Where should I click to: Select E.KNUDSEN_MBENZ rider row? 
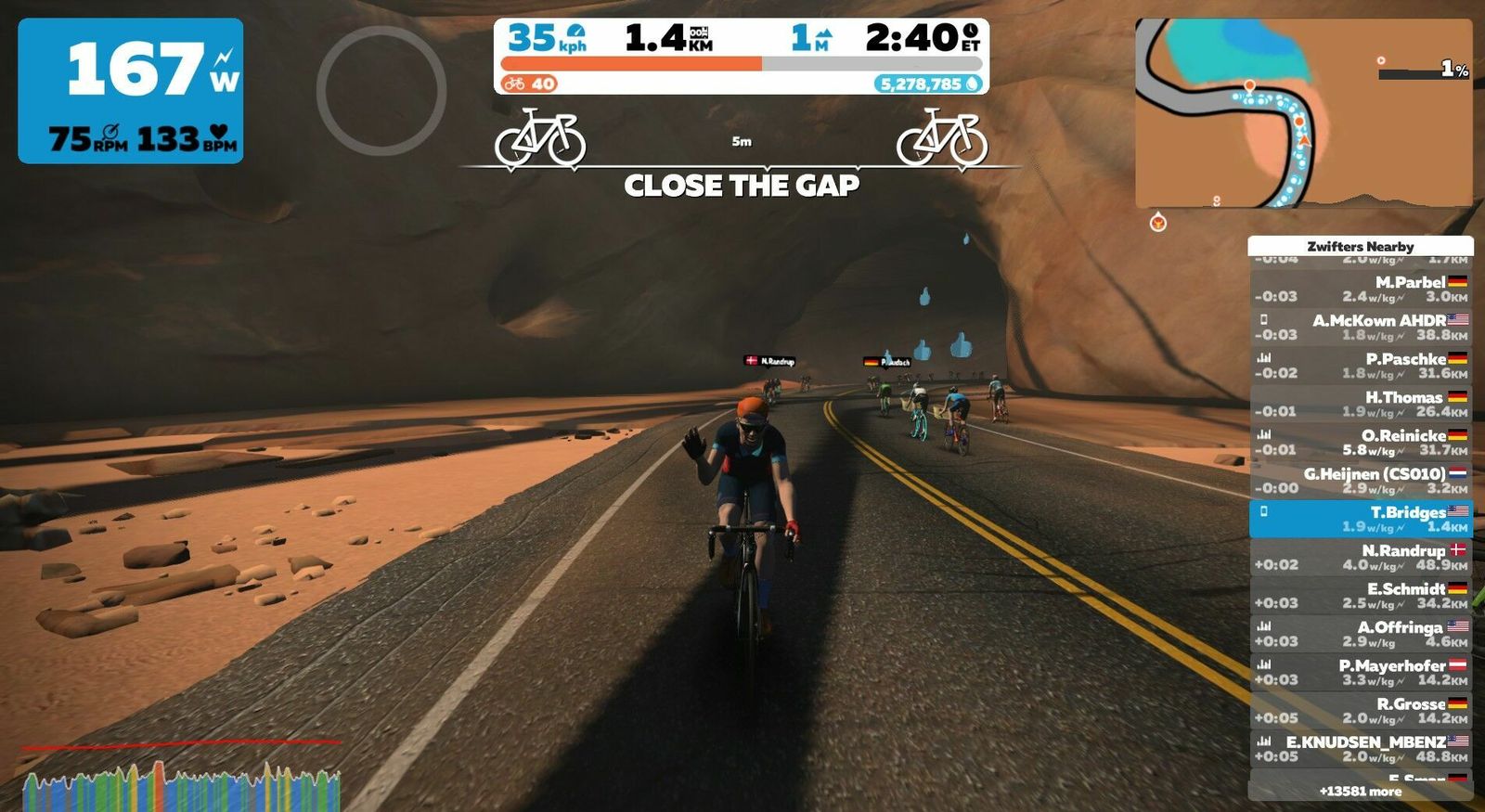pos(1360,749)
